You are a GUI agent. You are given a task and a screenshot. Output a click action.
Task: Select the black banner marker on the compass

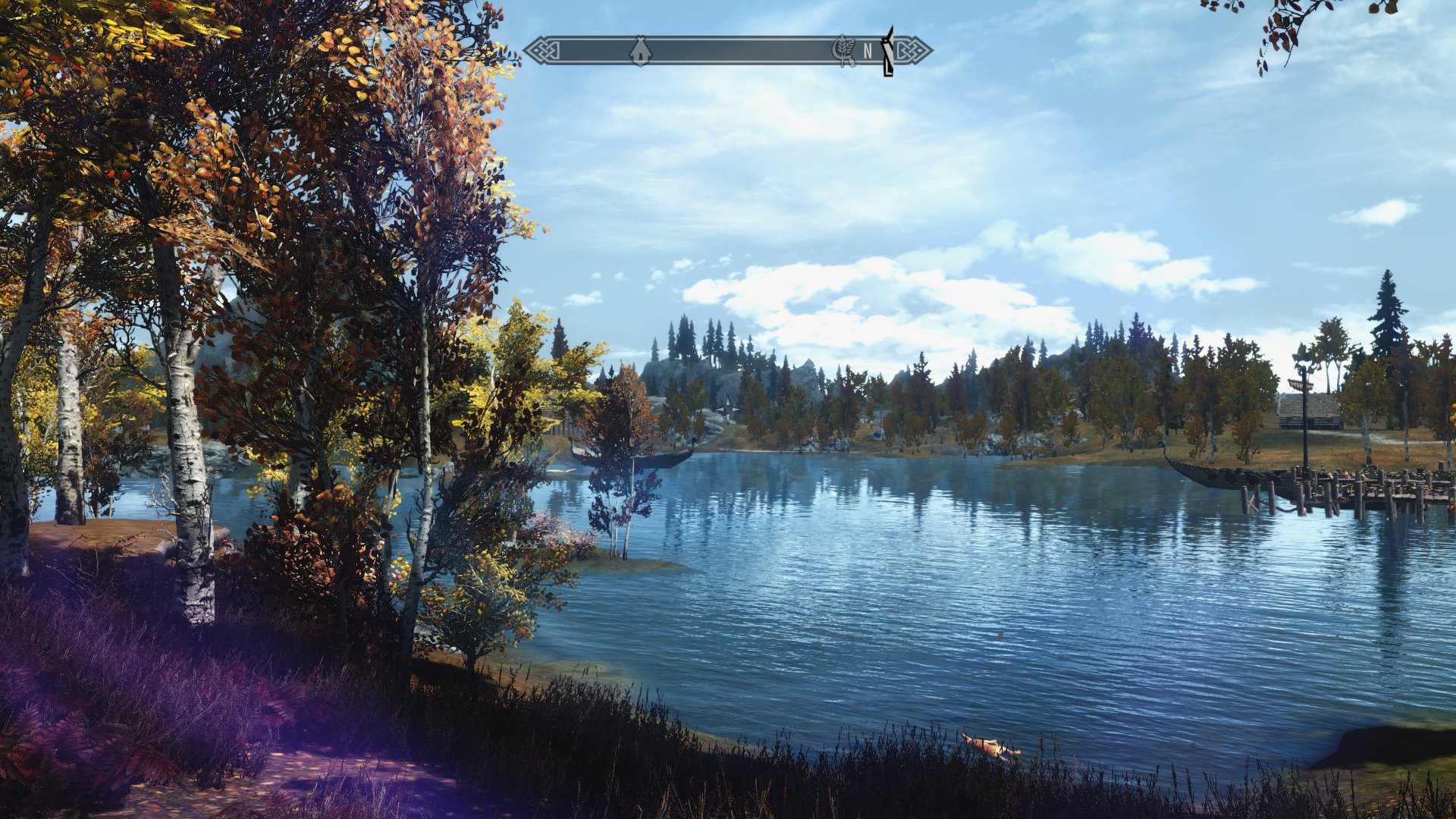click(887, 51)
